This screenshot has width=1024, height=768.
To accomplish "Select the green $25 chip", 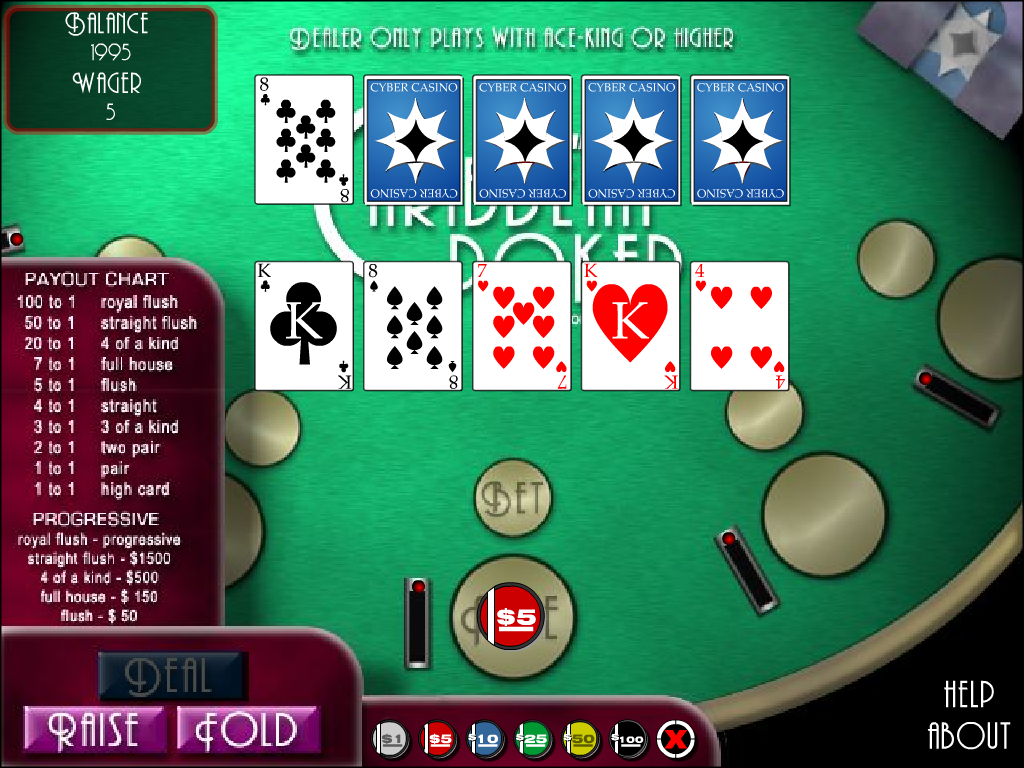I will tap(531, 740).
